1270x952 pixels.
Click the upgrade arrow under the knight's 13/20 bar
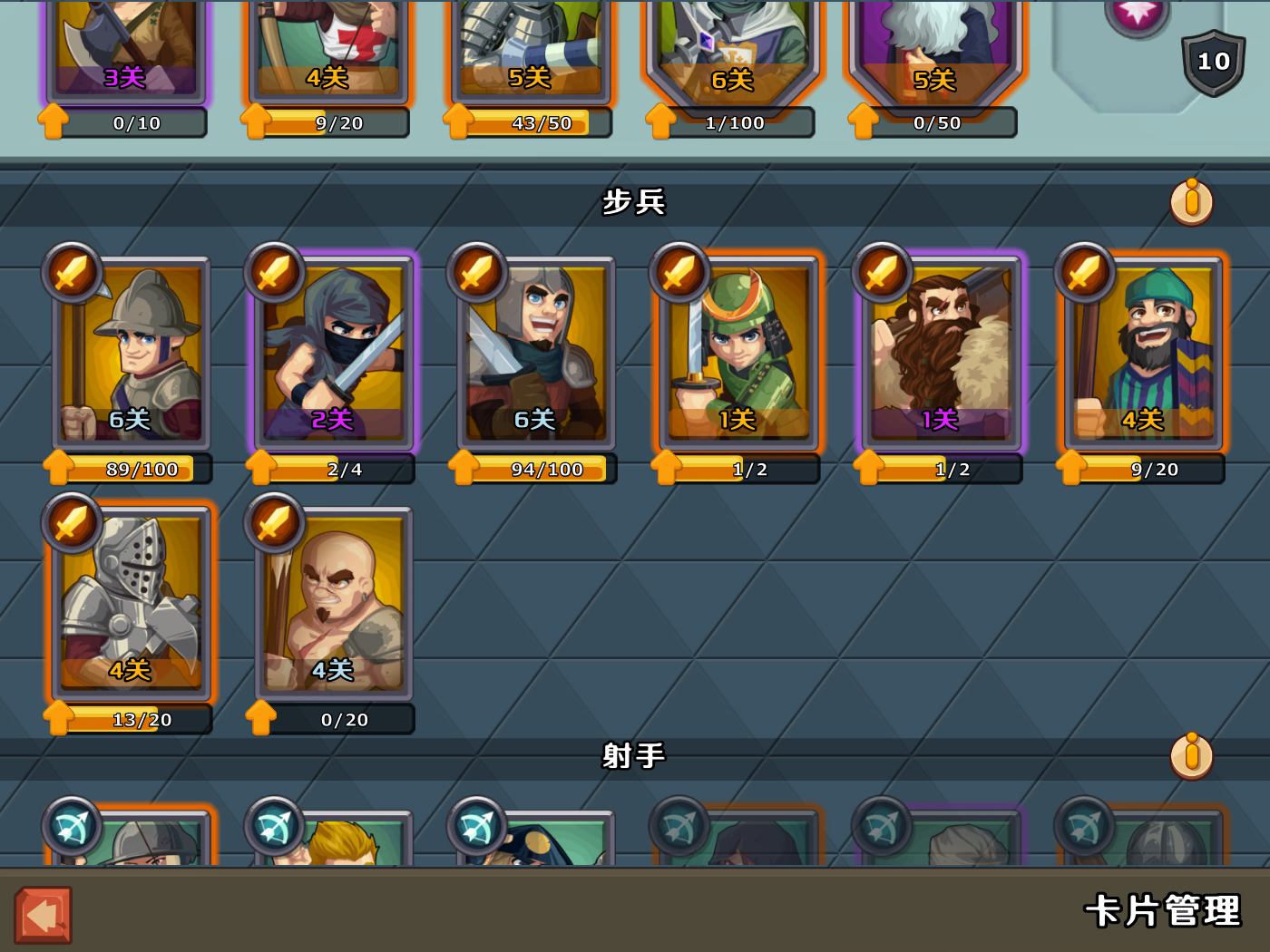click(60, 719)
